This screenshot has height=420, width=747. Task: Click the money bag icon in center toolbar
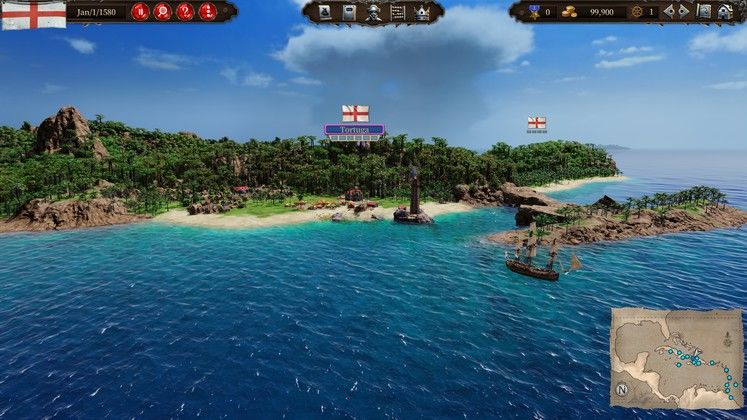point(325,12)
